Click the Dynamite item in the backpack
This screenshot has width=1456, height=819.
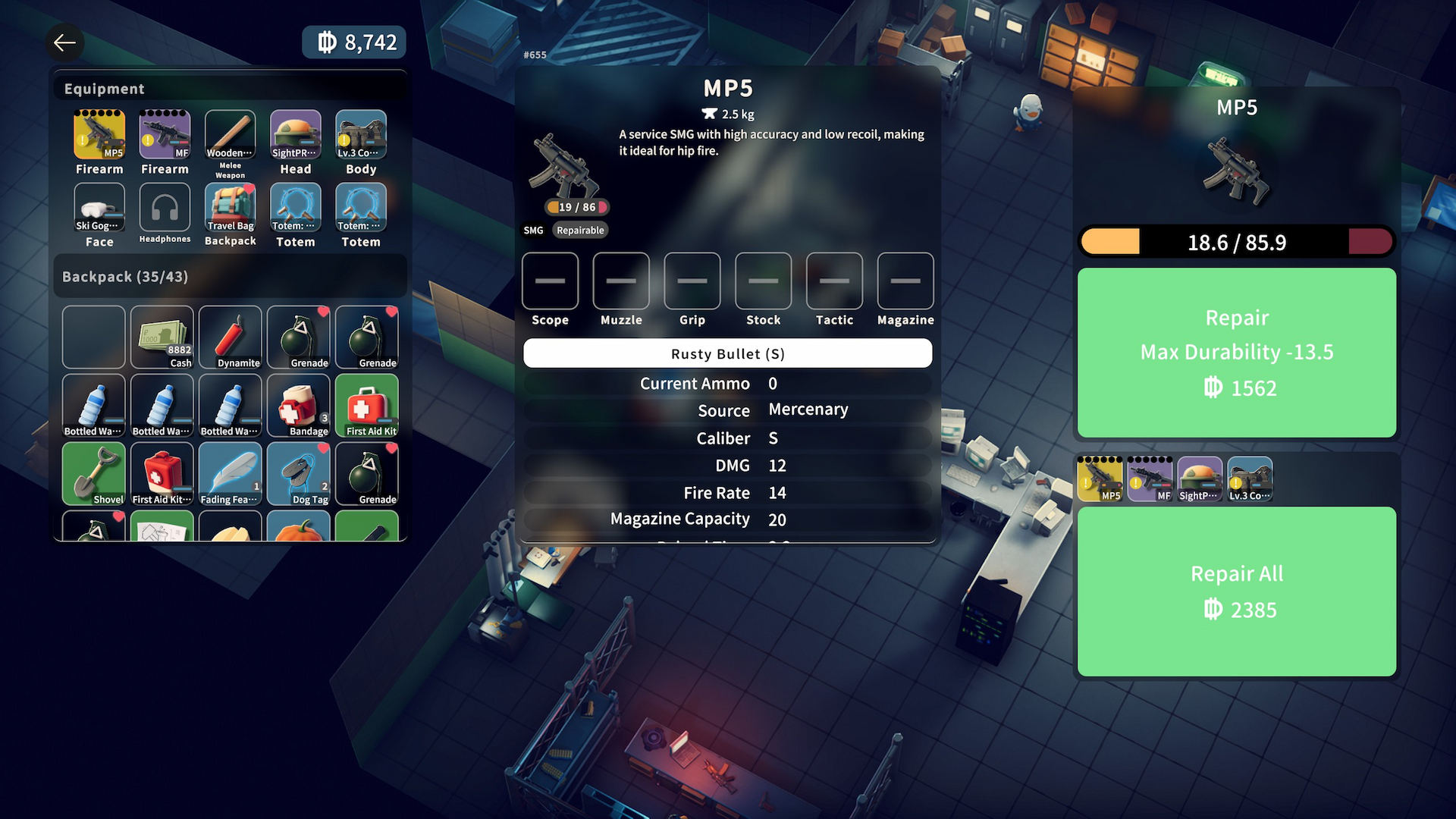coord(230,335)
